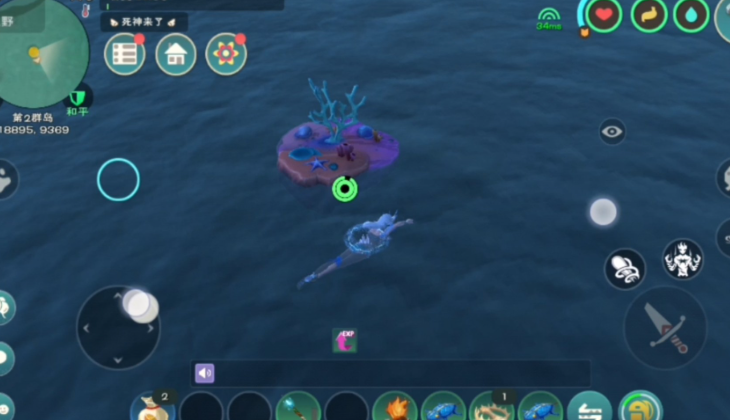This screenshot has height=420, width=730.
Task: Select the staff weapon hotbar slot
Action: click(298, 408)
